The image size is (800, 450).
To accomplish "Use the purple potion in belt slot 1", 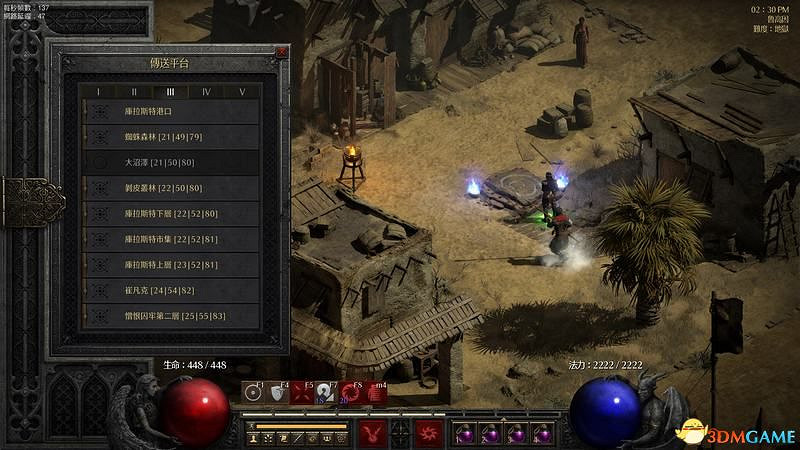I will [x=465, y=434].
